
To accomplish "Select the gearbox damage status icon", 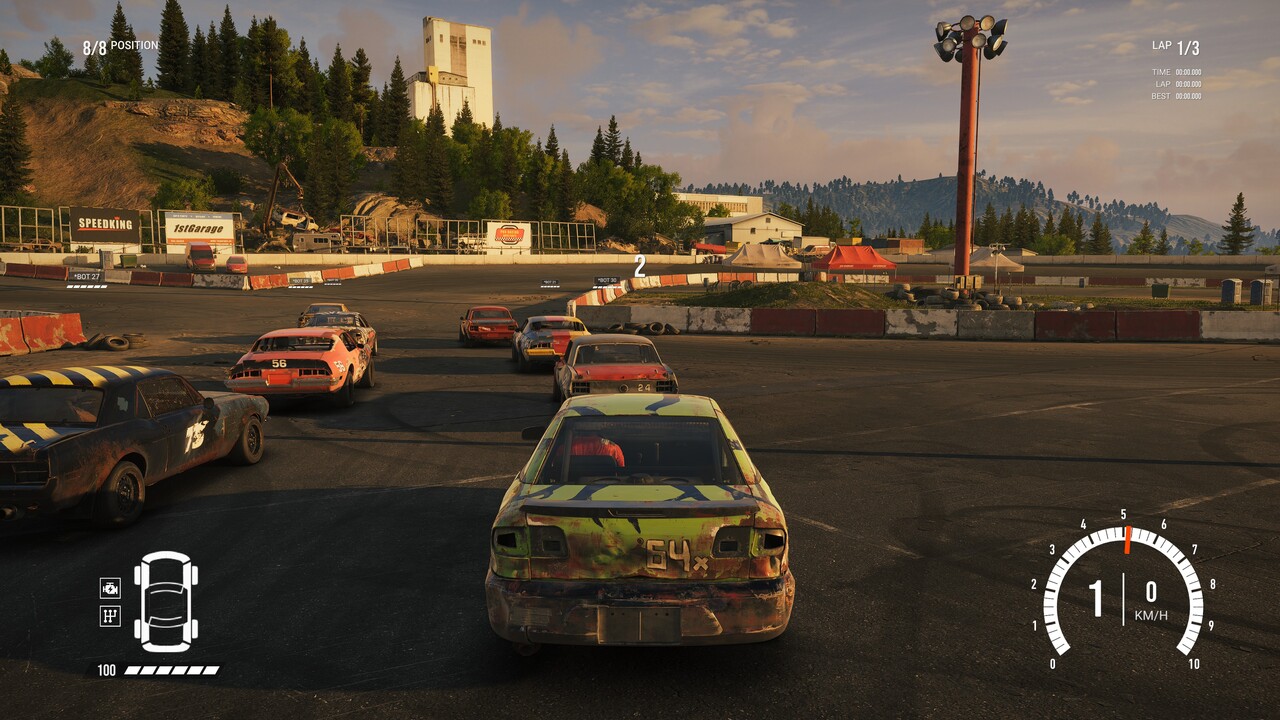I will [x=110, y=616].
